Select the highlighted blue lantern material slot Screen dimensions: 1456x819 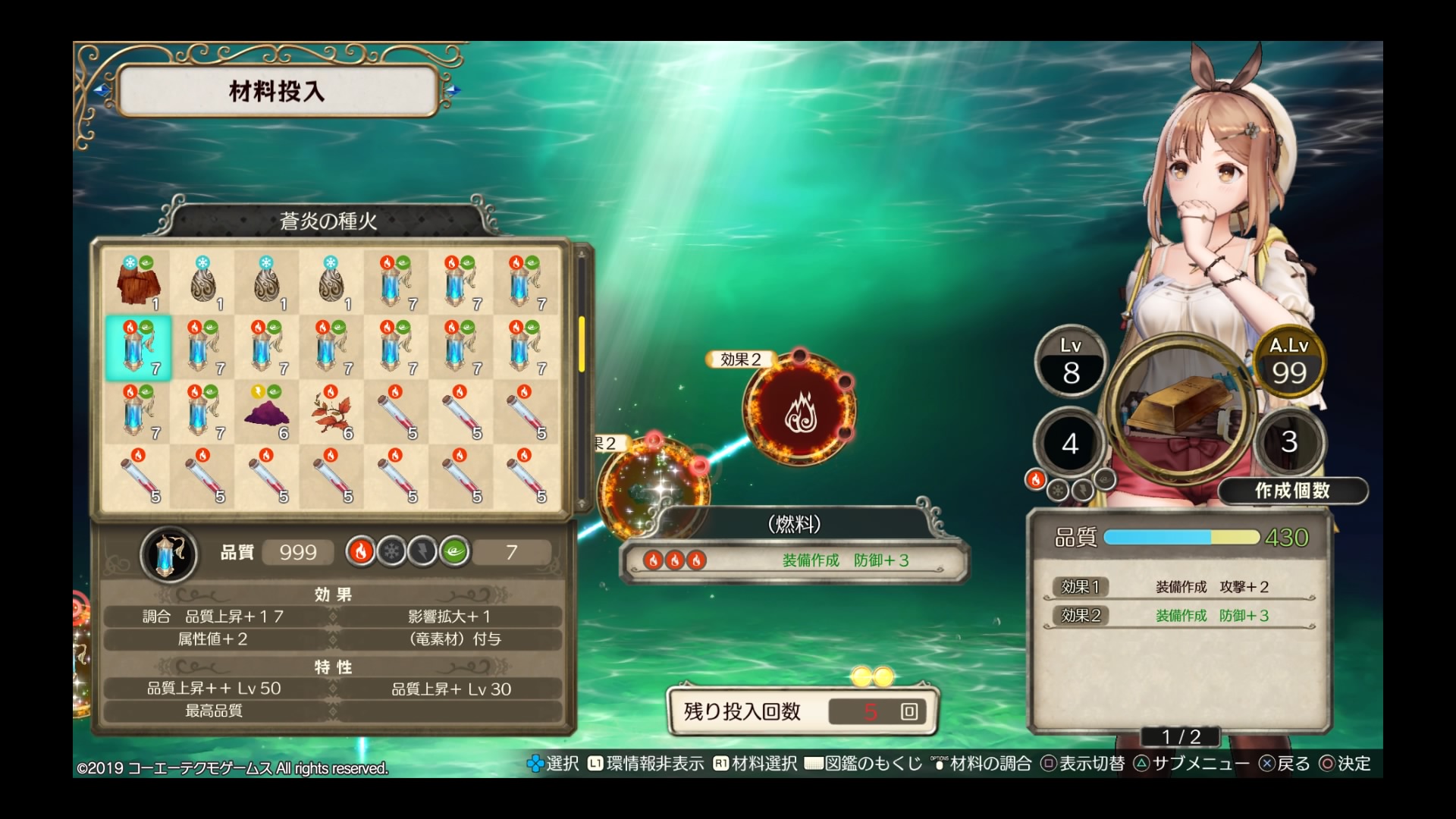(138, 347)
